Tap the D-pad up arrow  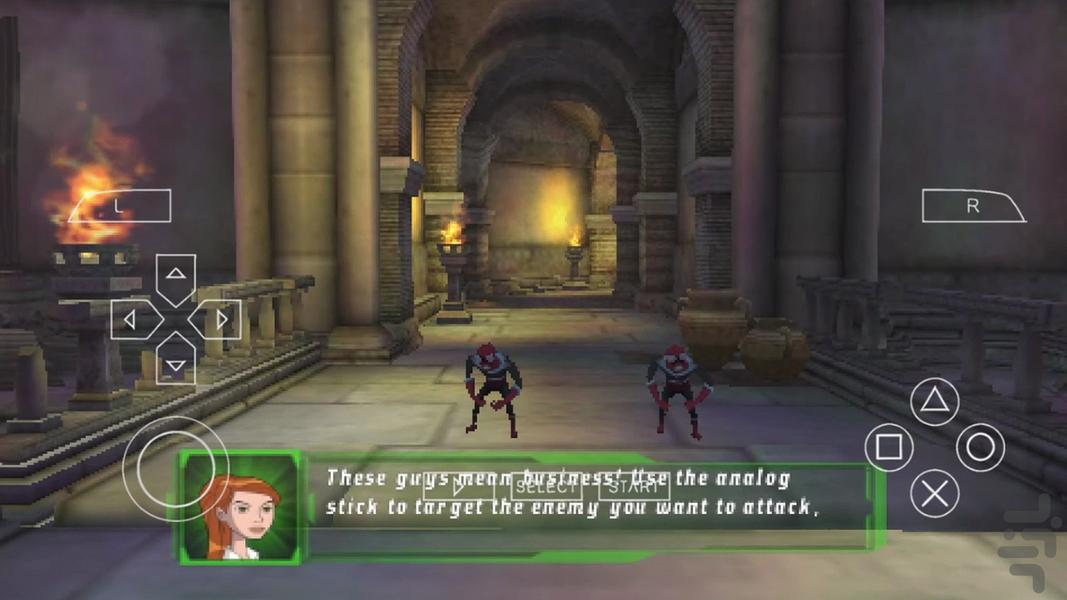point(176,276)
